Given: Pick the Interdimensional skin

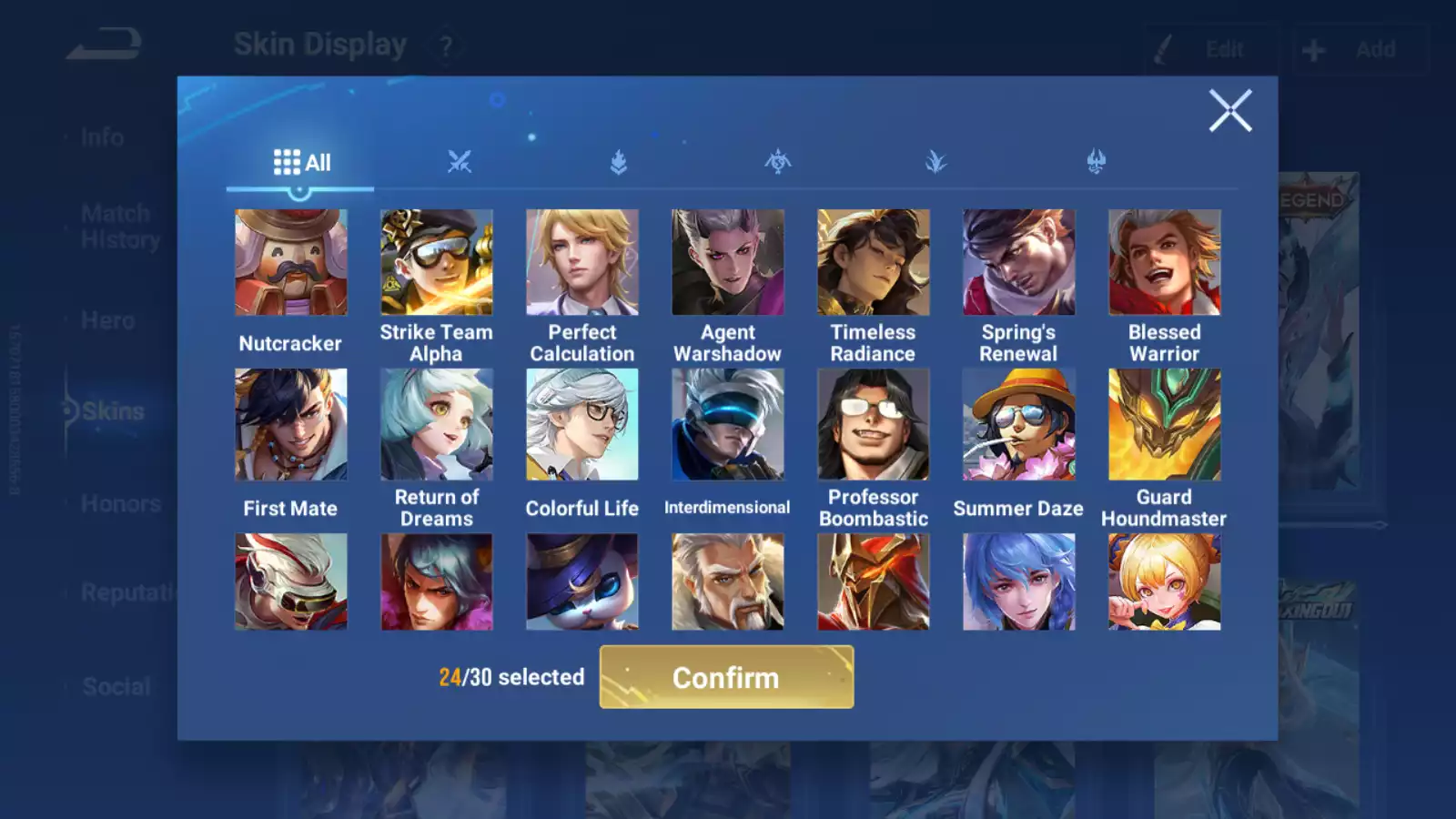Looking at the screenshot, I should pyautogui.click(x=727, y=424).
